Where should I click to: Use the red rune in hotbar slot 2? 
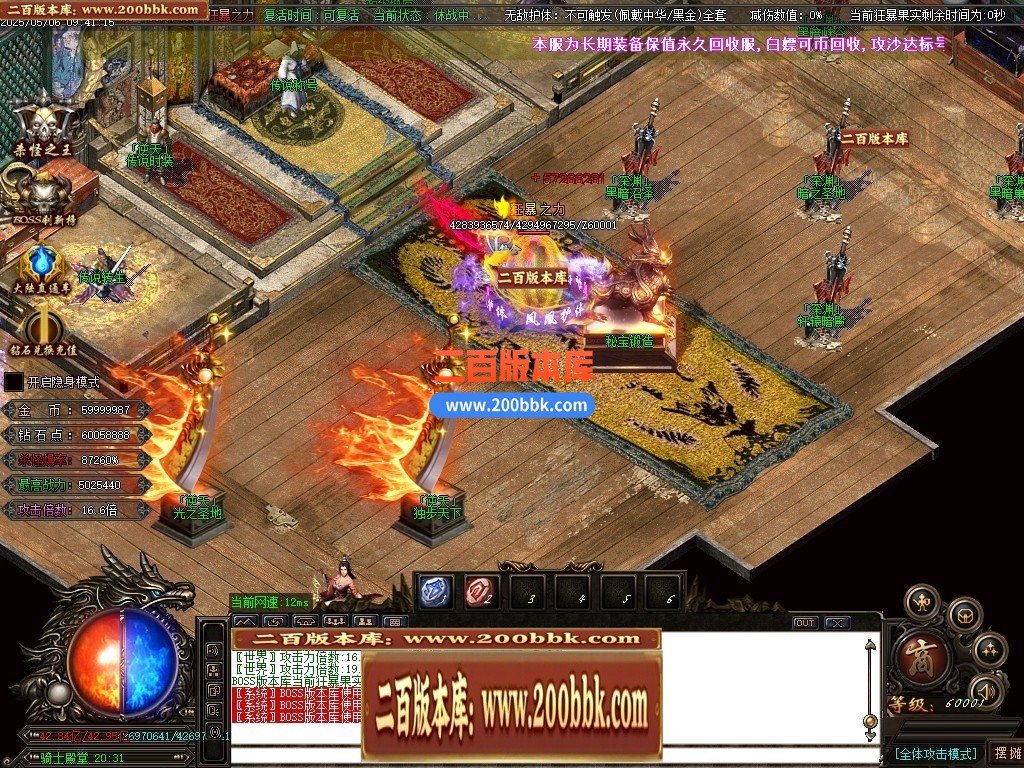pyautogui.click(x=481, y=592)
